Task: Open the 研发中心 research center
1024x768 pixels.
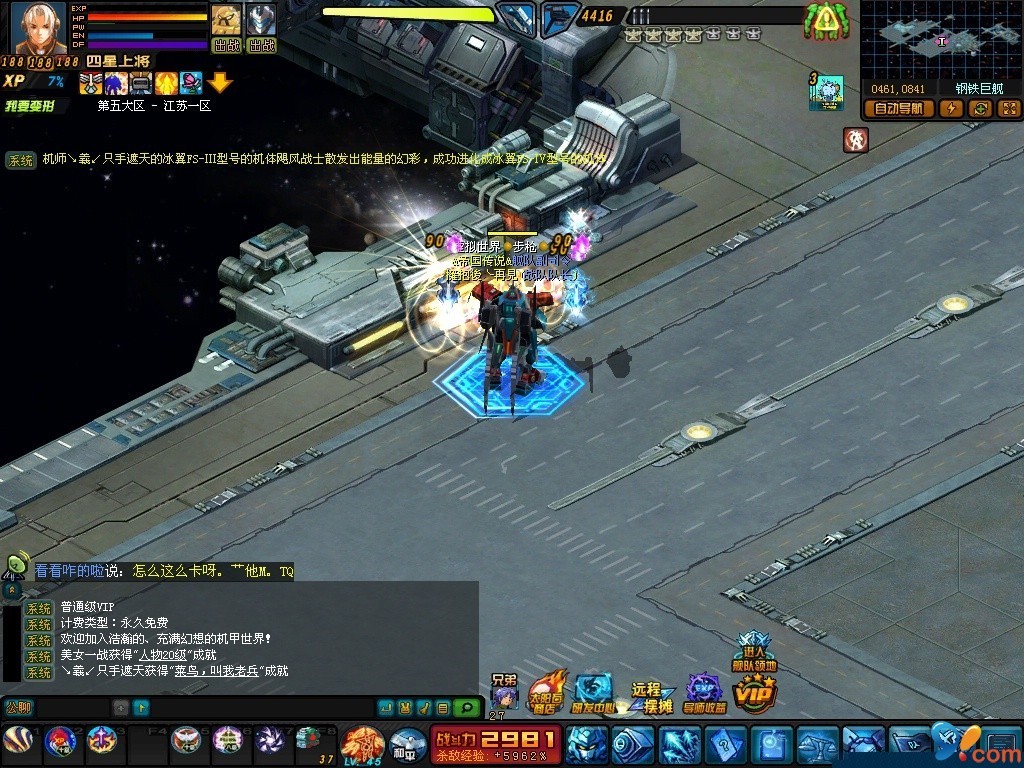Action: pos(593,692)
